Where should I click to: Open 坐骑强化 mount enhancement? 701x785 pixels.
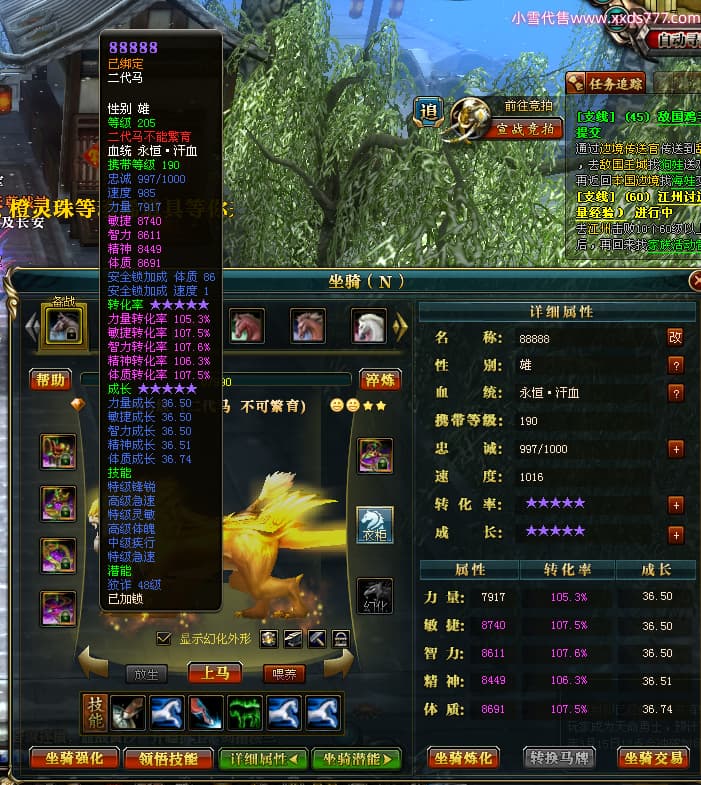[75, 758]
